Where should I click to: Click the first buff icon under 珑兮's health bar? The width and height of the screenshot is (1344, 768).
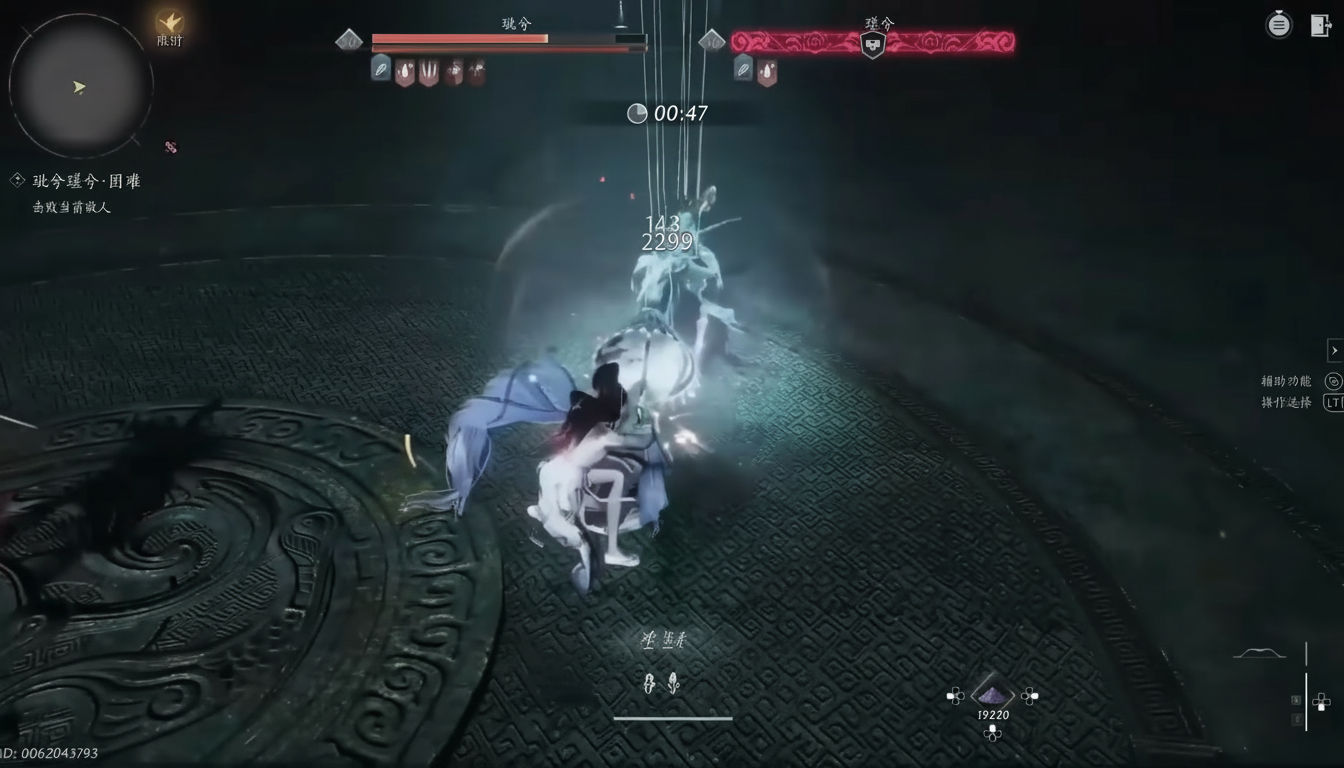point(380,70)
